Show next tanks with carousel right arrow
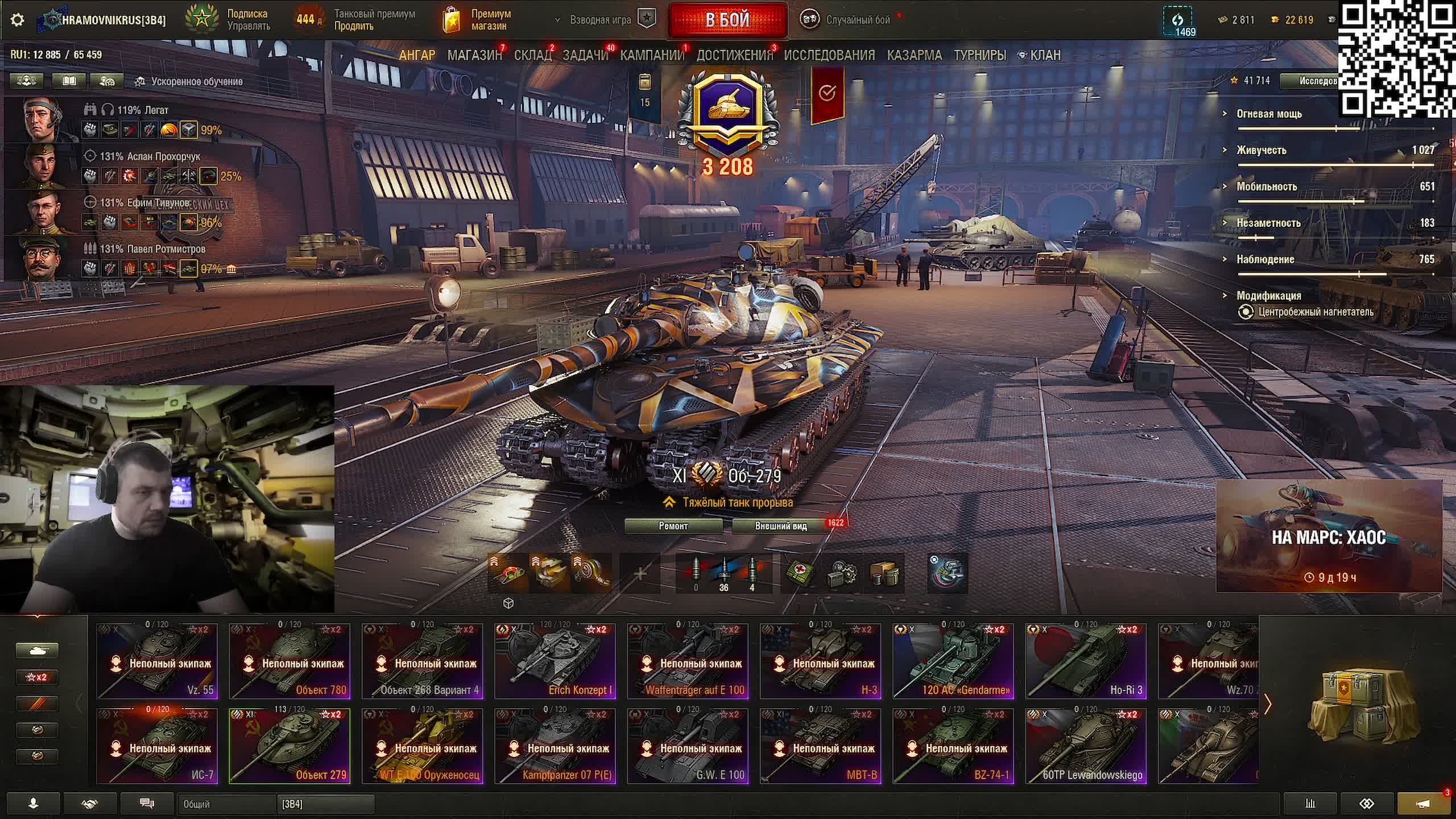This screenshot has height=819, width=1456. [1268, 705]
